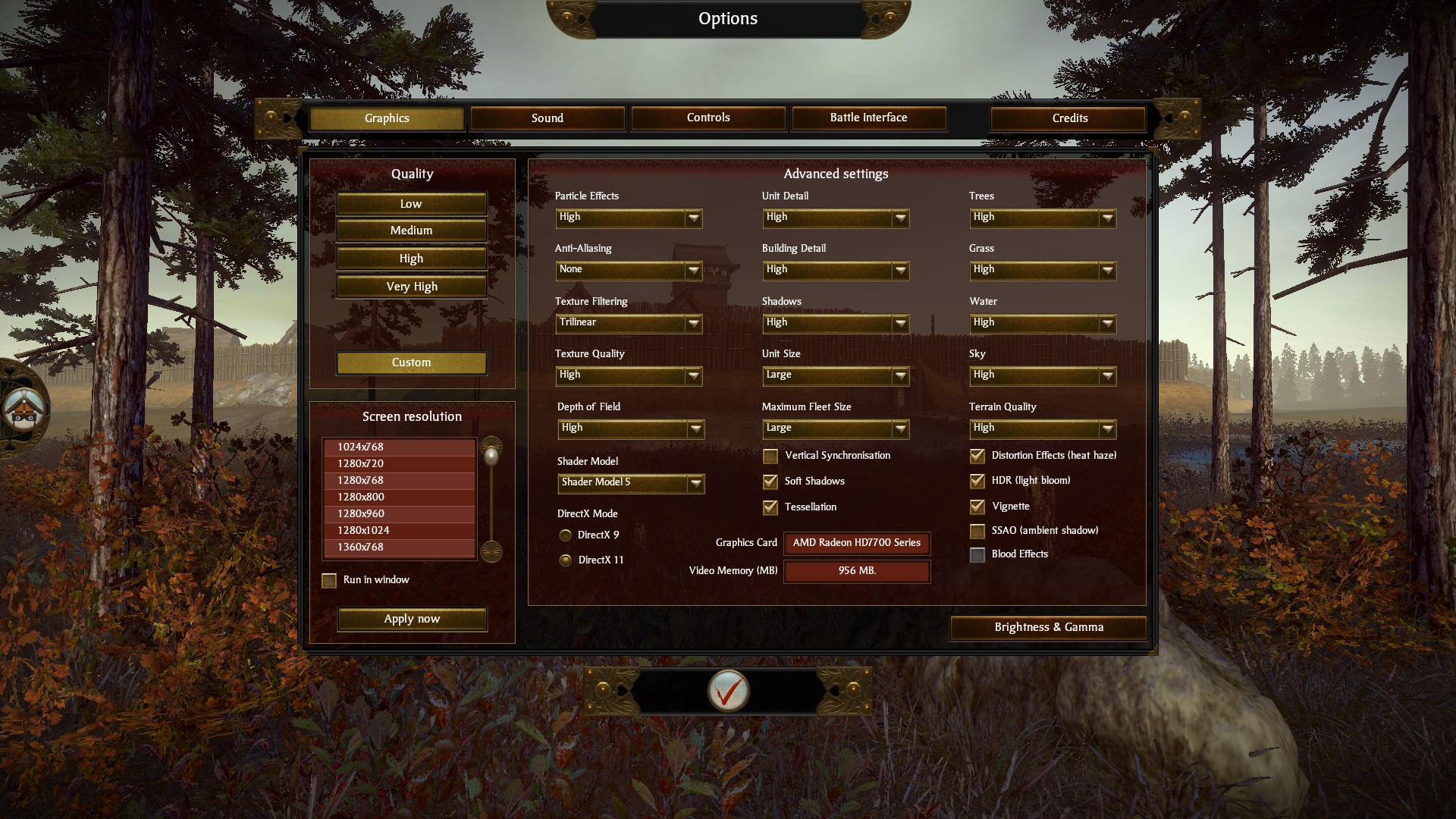The height and width of the screenshot is (819, 1456).
Task: Confirm options with the red checkmark button
Action: (728, 691)
